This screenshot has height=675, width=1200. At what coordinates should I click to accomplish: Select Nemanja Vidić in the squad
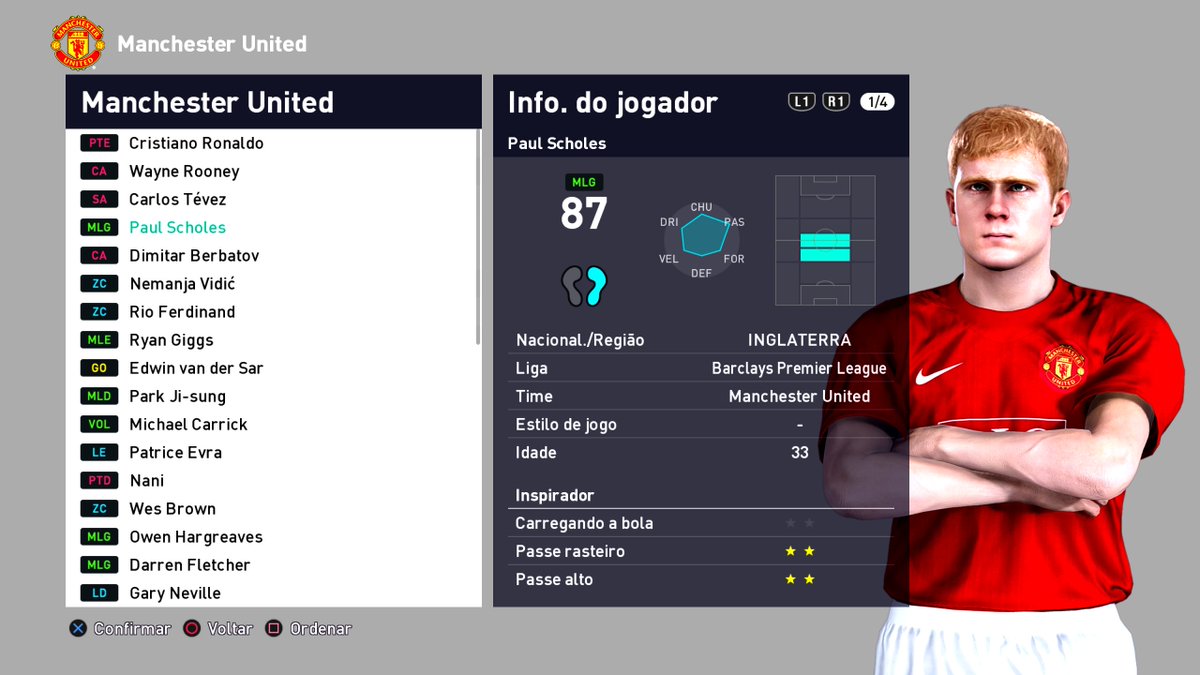tap(182, 284)
